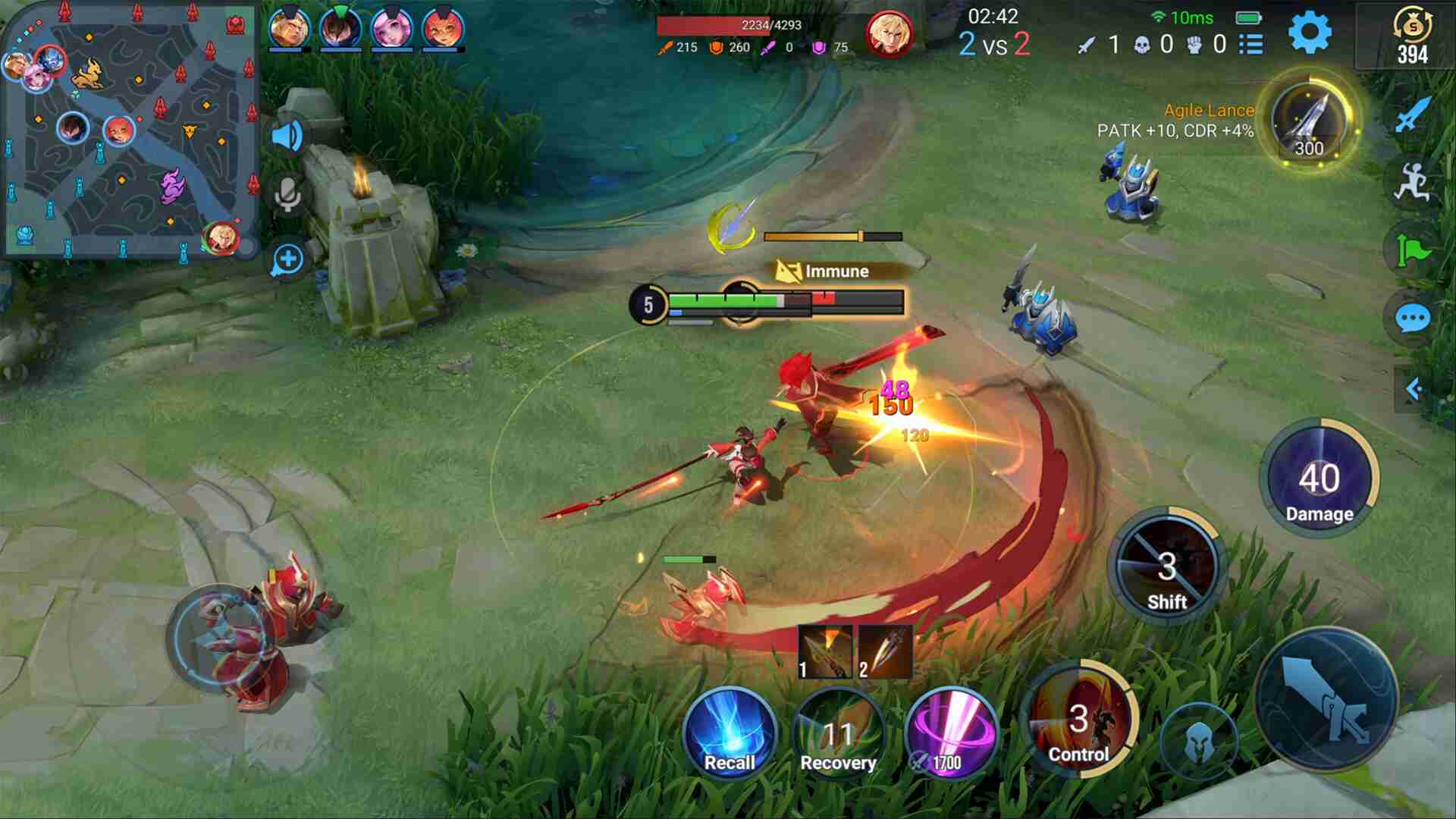1456x819 pixels.
Task: Open the quick chat bubble
Action: tap(1412, 318)
